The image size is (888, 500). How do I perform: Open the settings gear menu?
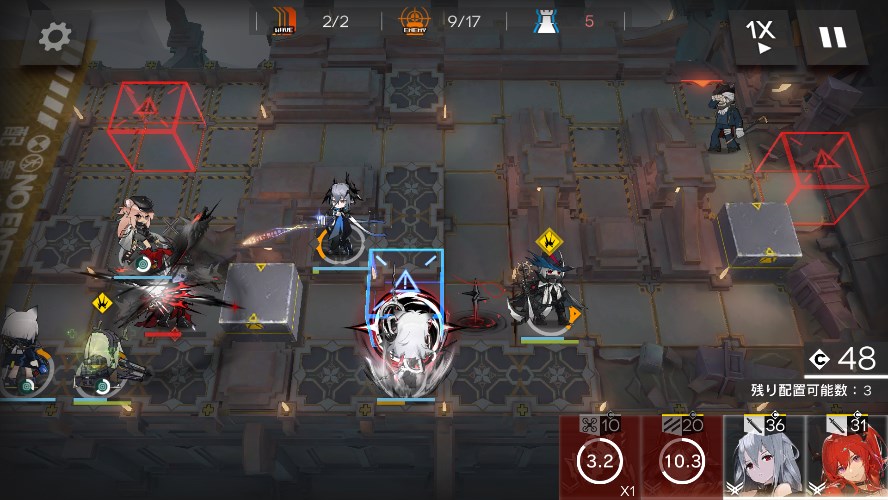[x=54, y=37]
